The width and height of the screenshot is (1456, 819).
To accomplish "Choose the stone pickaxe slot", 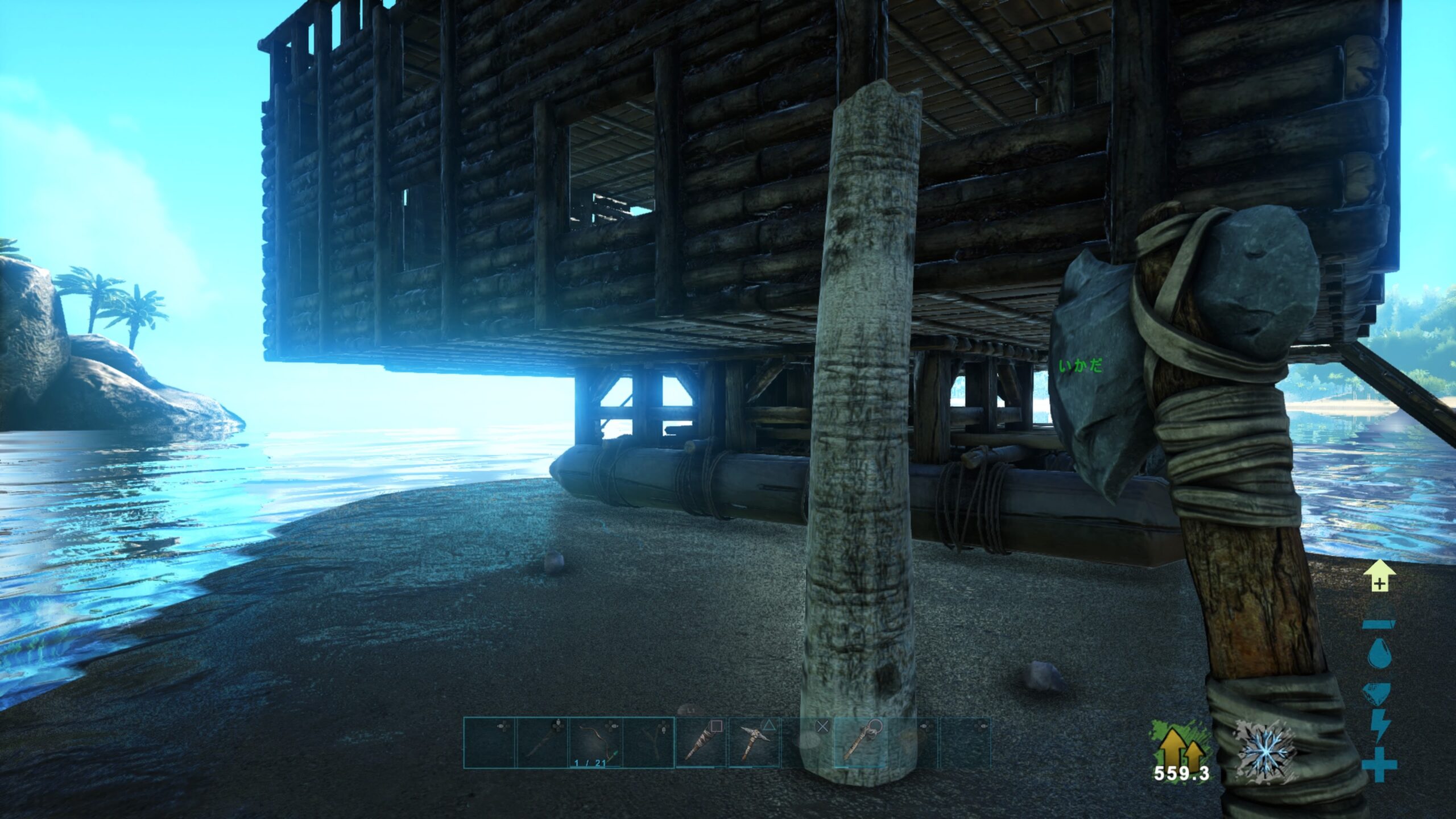I will (754, 742).
